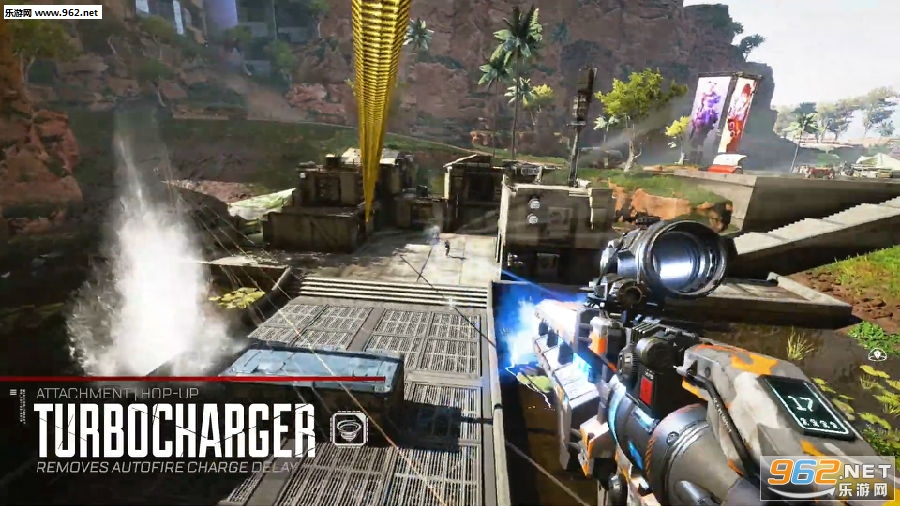Click the Turbocharger hop-up icon
The height and width of the screenshot is (506, 900).
tap(348, 428)
